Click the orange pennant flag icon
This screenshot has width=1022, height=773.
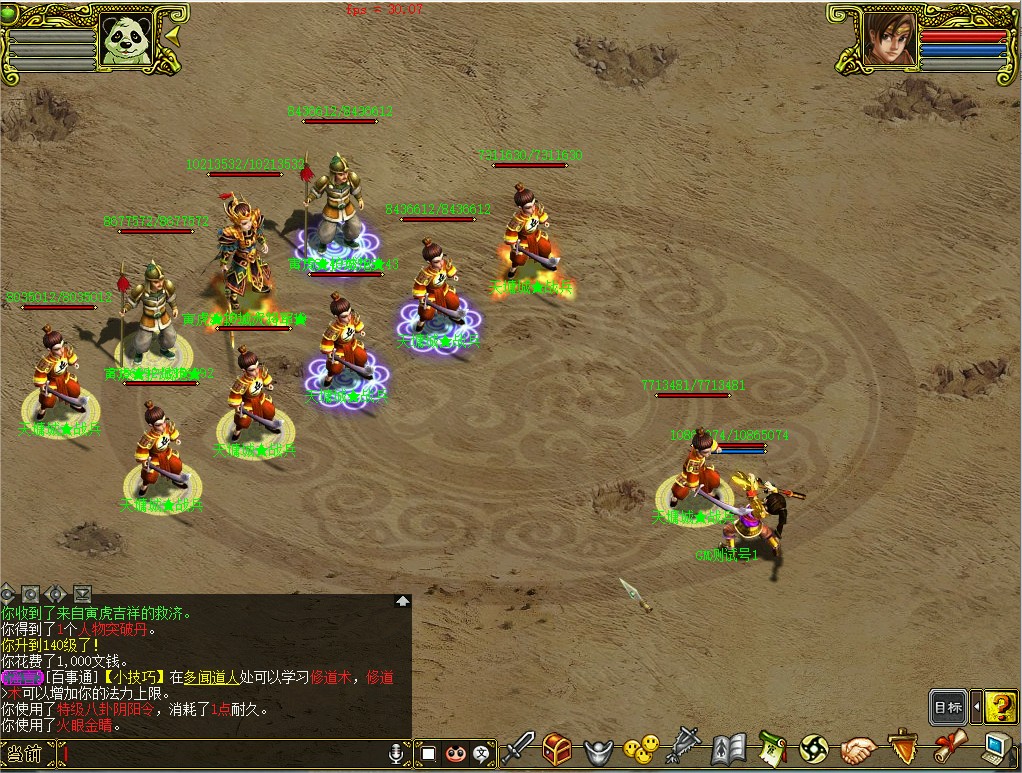click(x=903, y=747)
